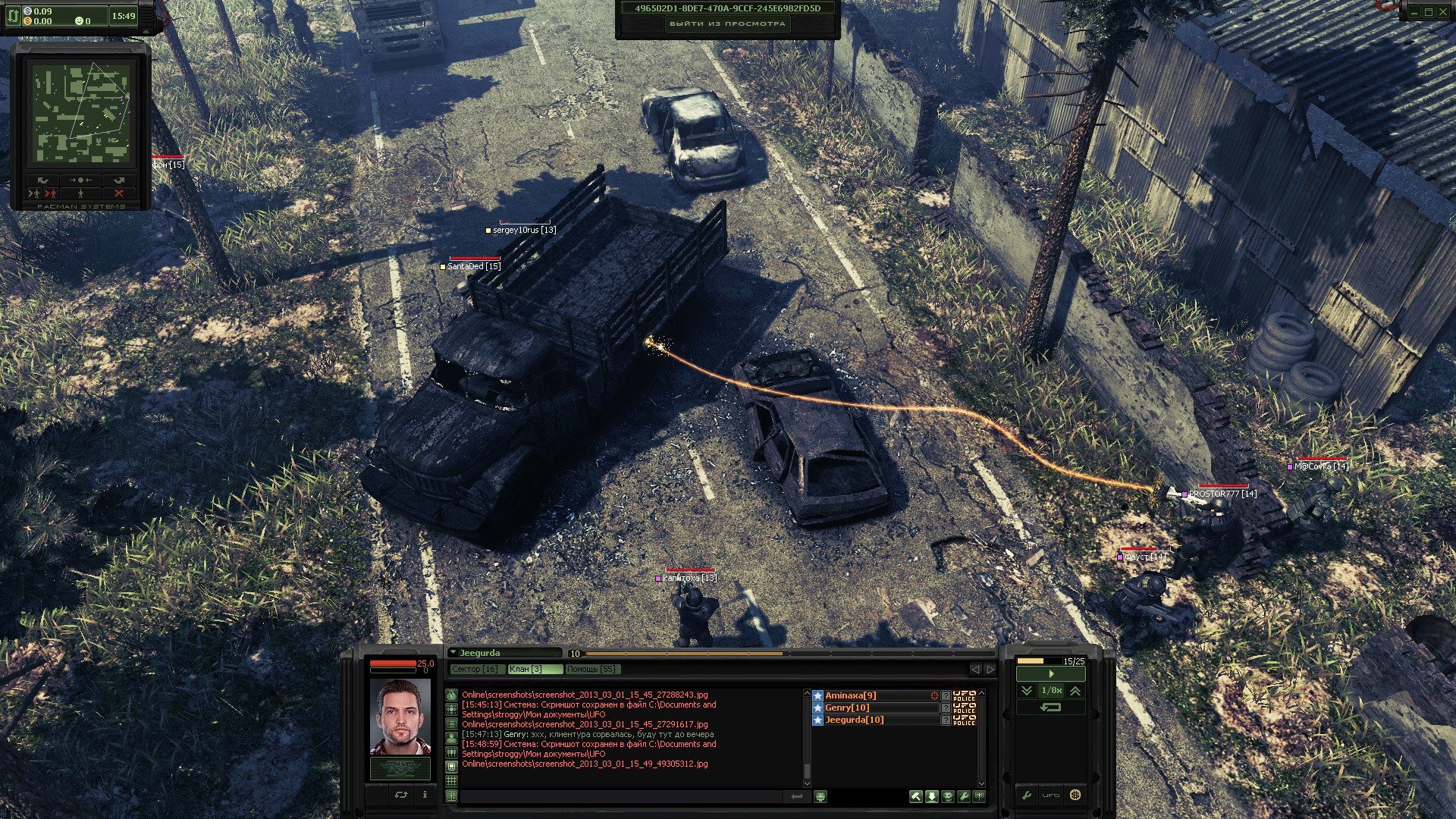
Task: Click the character portrait
Action: point(400,717)
